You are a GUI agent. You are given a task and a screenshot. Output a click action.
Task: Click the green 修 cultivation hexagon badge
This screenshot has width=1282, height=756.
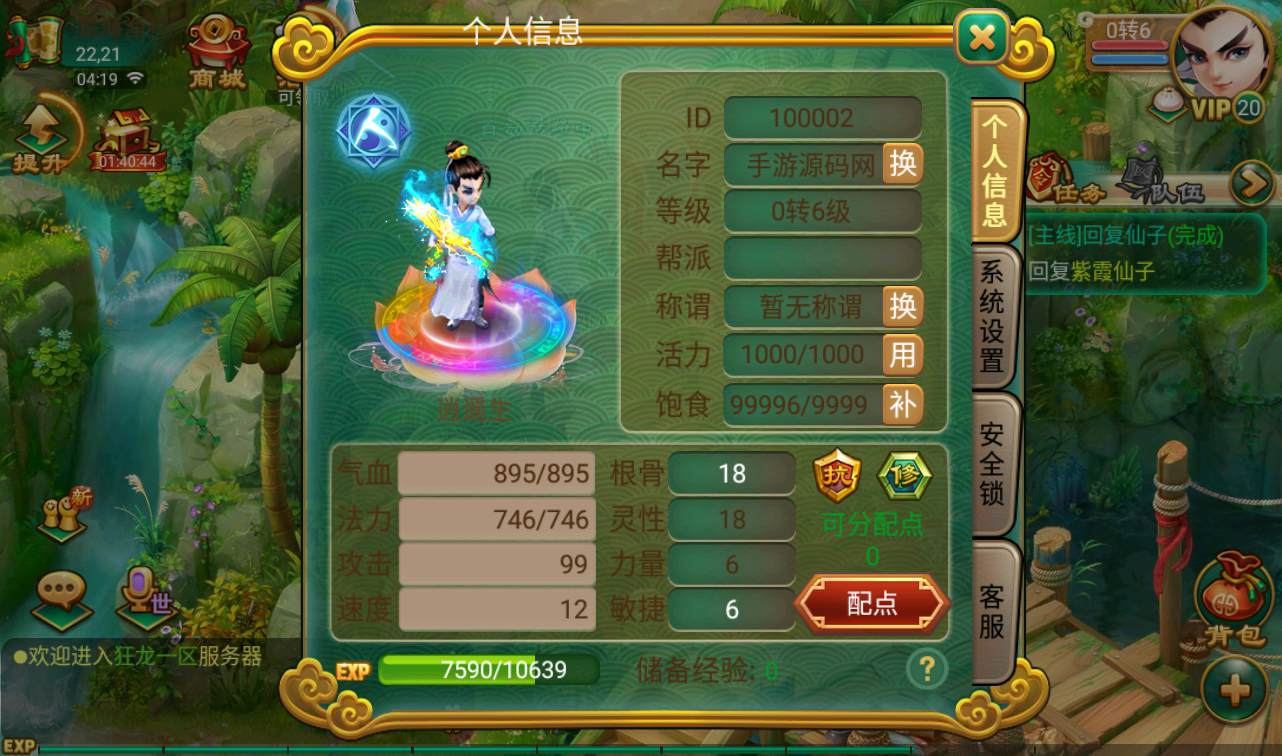903,477
